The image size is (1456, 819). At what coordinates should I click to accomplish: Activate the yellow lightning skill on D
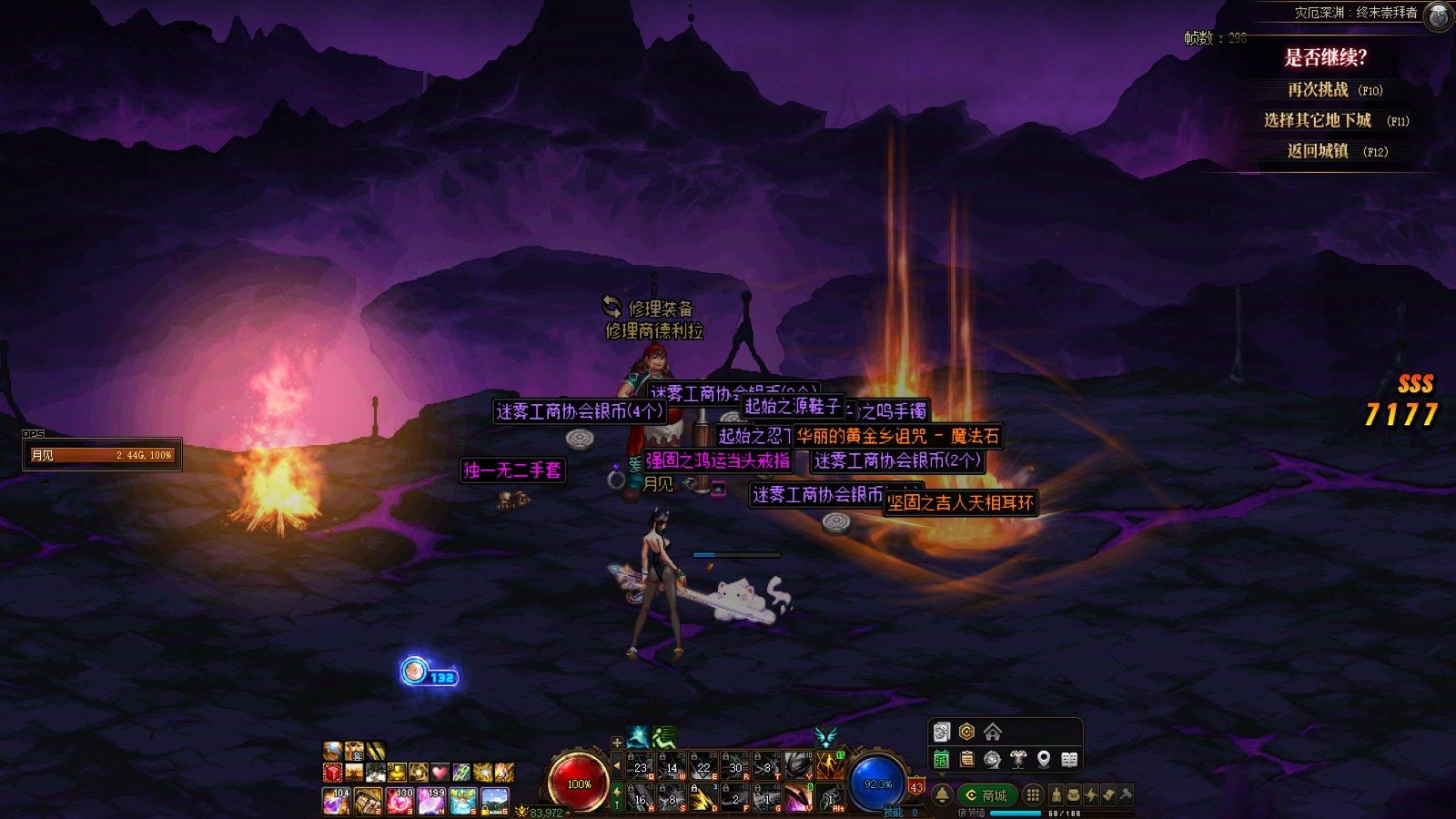[702, 798]
